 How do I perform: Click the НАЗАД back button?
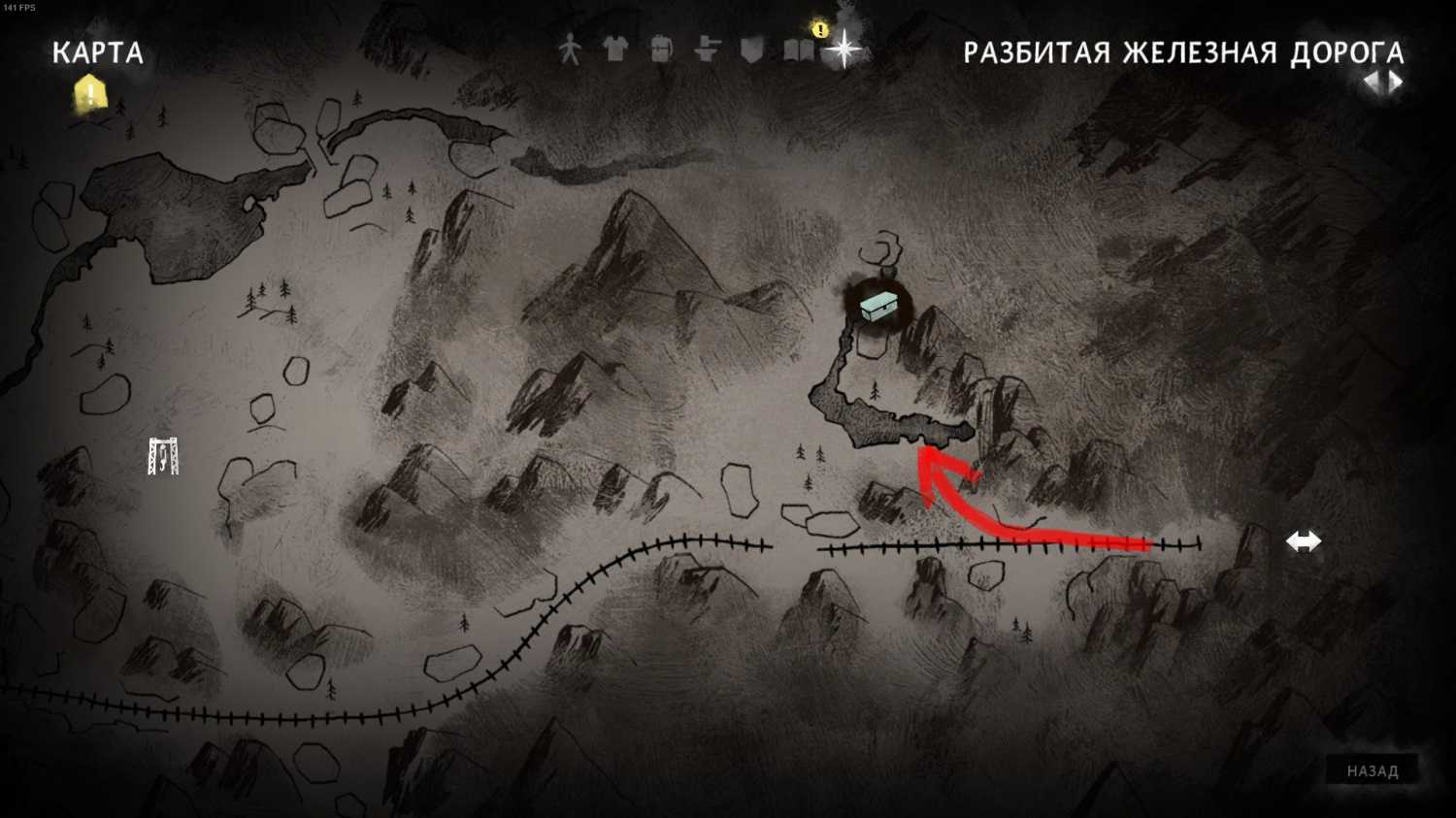pos(1373,771)
